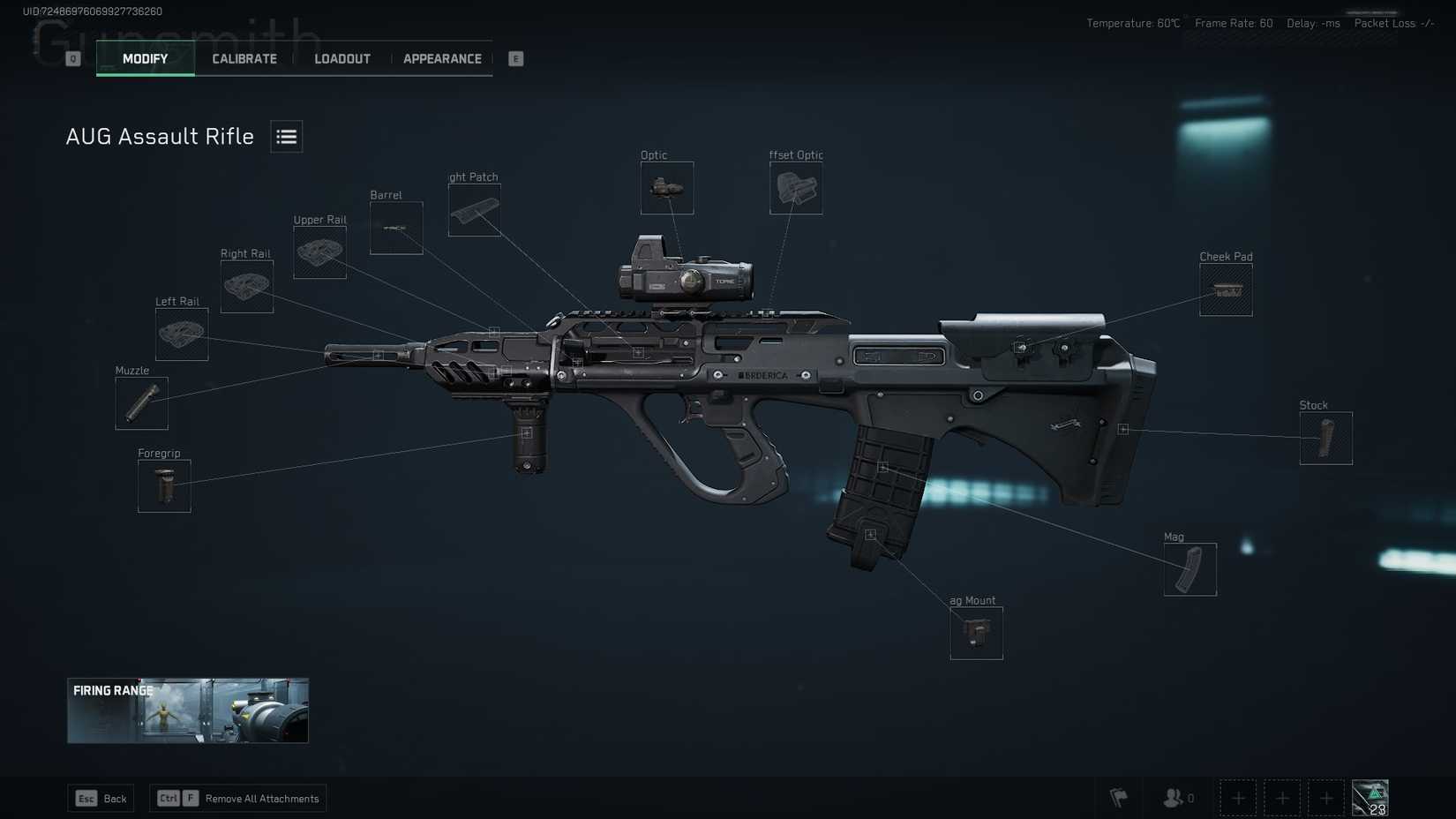
Task: Select the Left Rail slot
Action: click(x=181, y=335)
